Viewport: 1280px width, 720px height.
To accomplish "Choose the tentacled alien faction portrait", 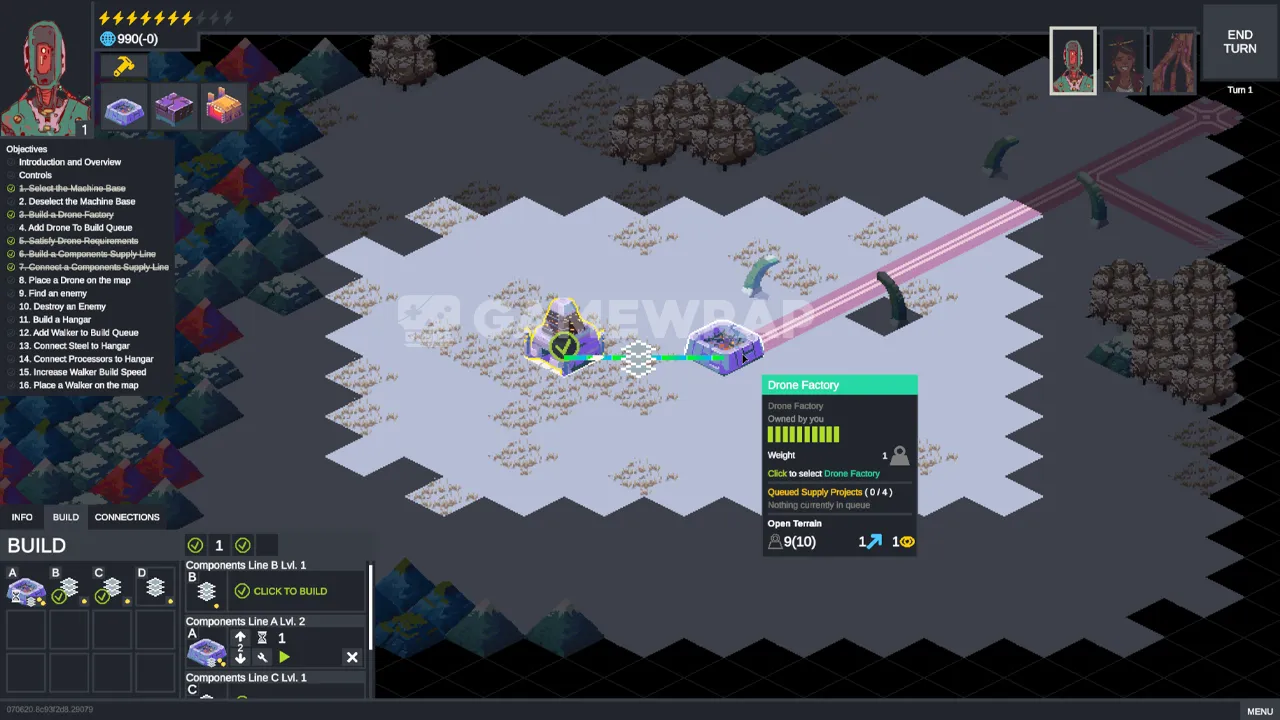I will [1173, 61].
